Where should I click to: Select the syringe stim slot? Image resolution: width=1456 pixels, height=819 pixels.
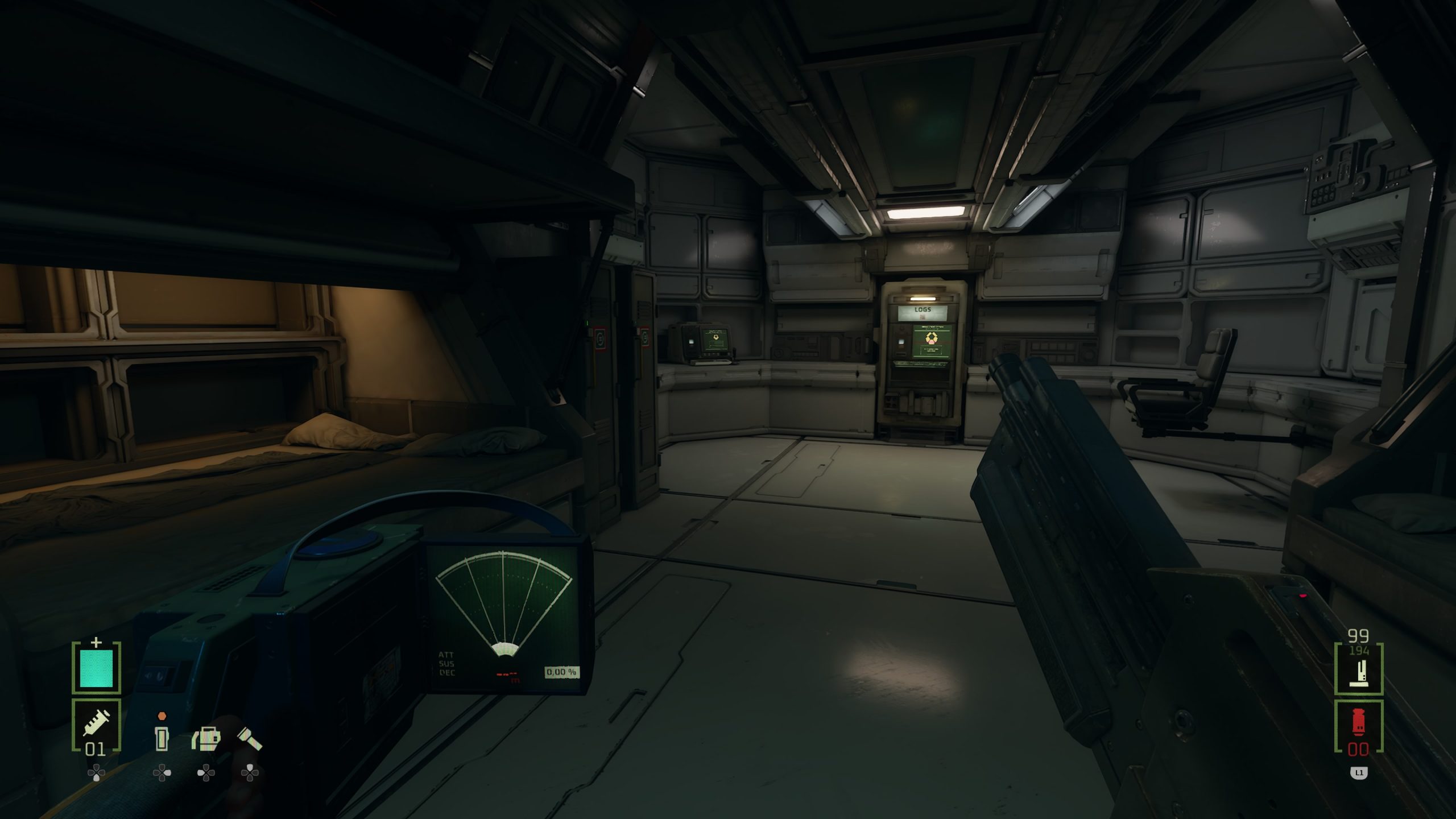(96, 725)
